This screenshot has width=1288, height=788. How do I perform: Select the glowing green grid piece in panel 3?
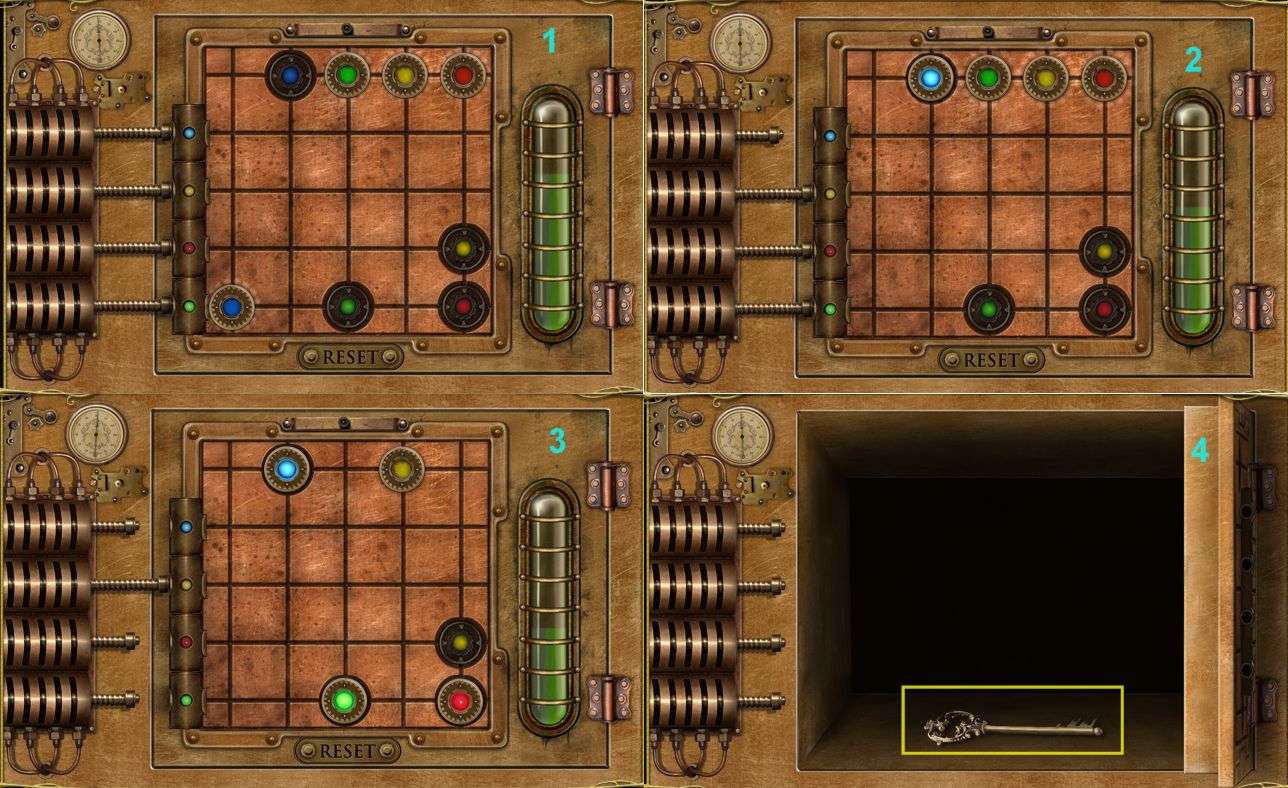345,700
